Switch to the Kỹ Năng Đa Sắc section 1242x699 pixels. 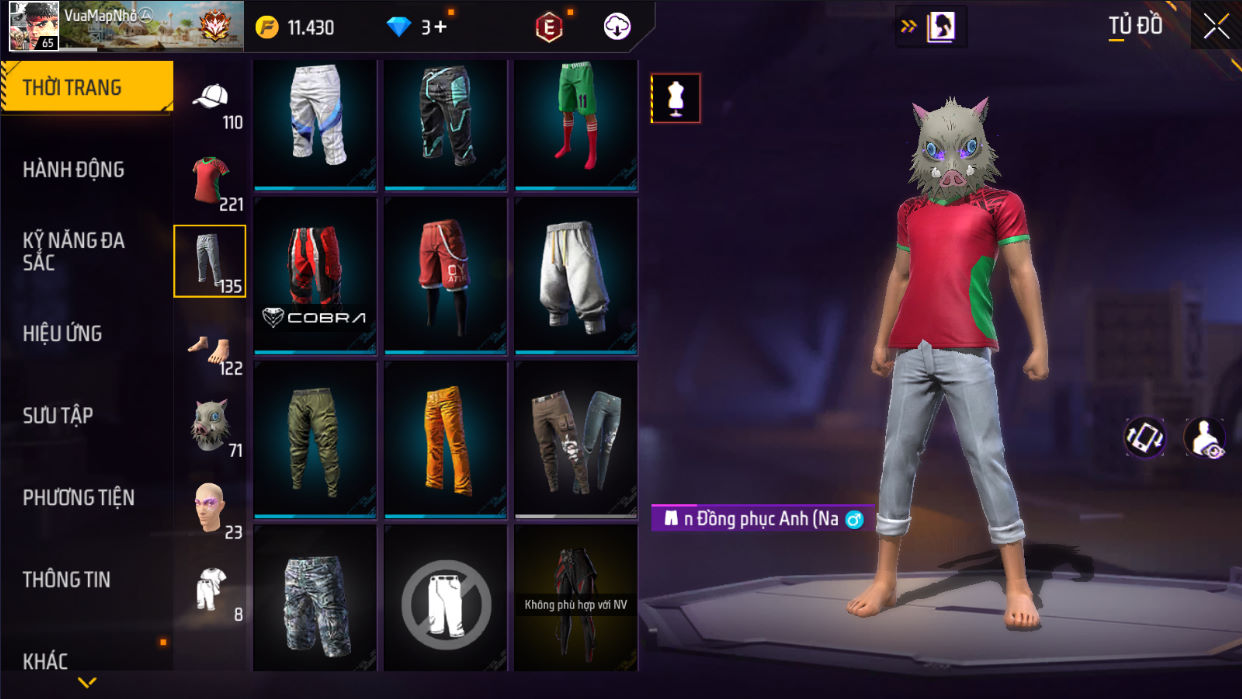74,251
